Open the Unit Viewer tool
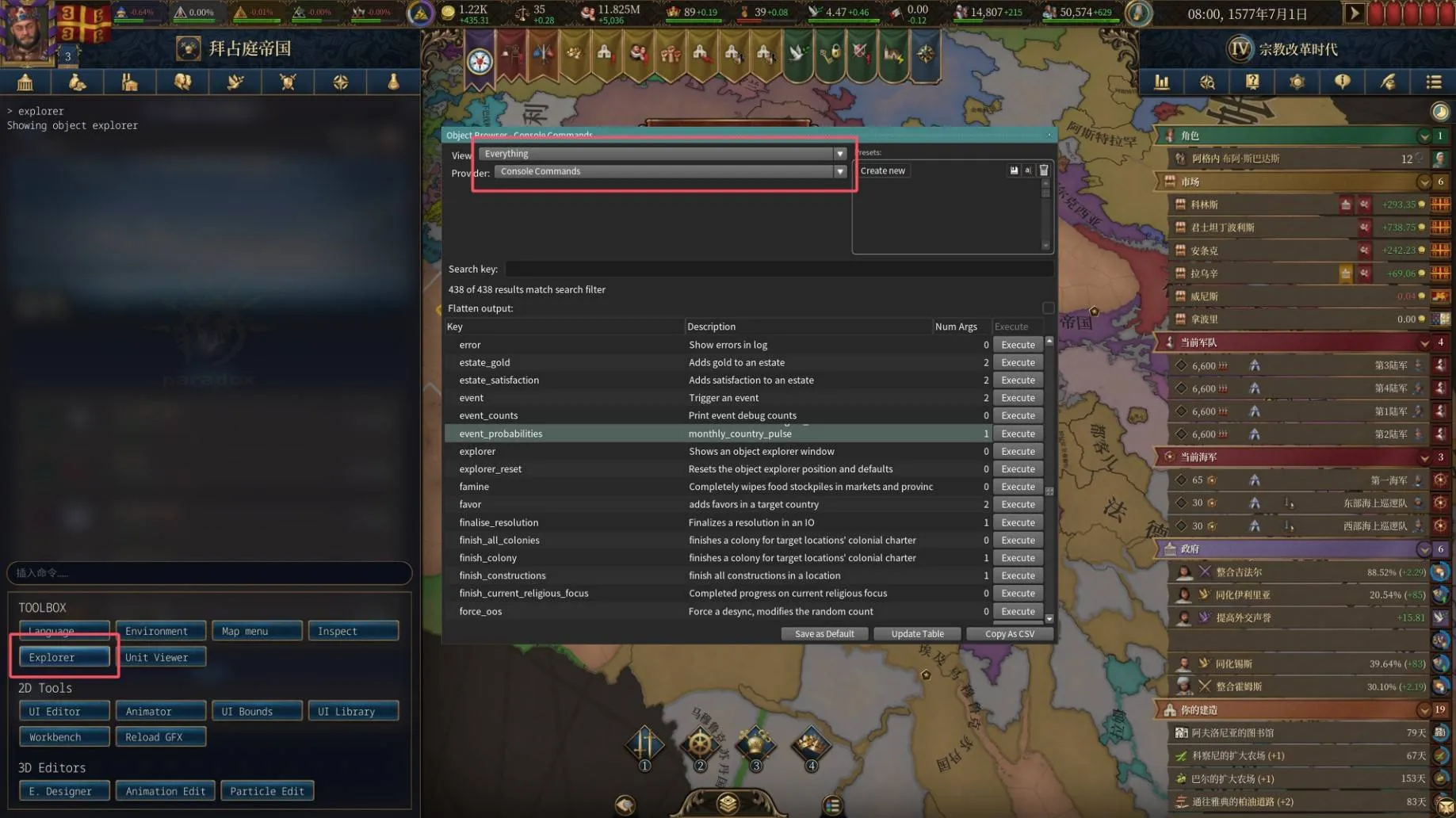 pyautogui.click(x=160, y=657)
